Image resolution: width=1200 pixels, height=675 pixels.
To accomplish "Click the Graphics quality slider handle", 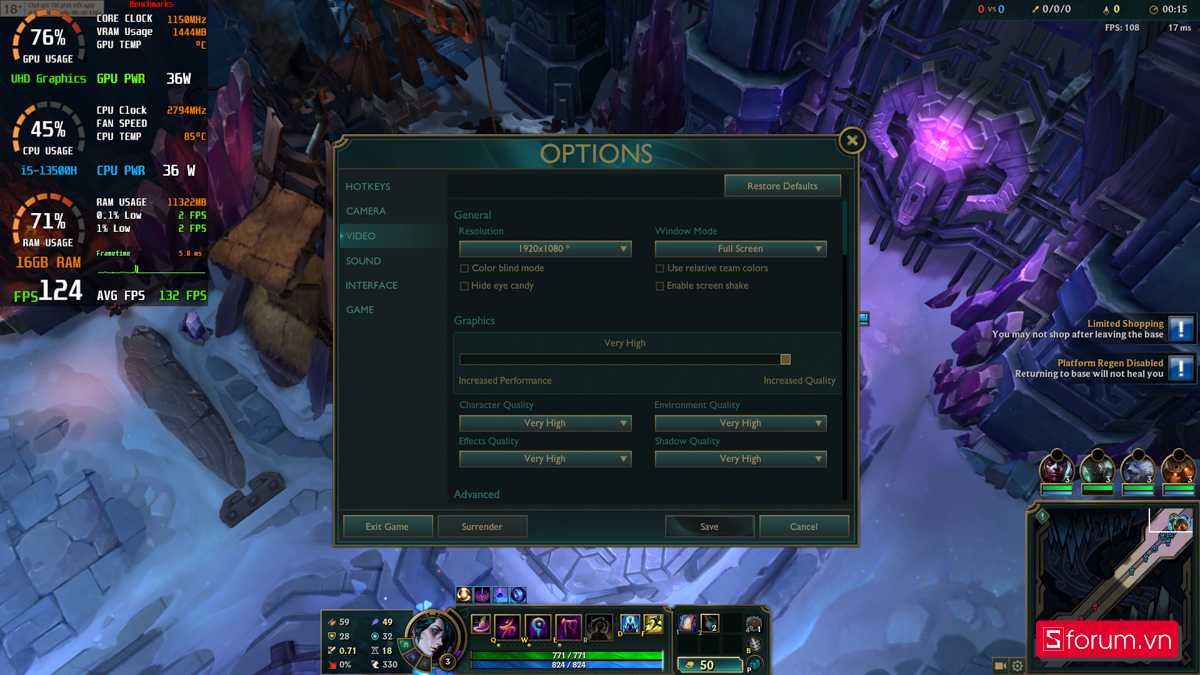I will click(x=785, y=359).
